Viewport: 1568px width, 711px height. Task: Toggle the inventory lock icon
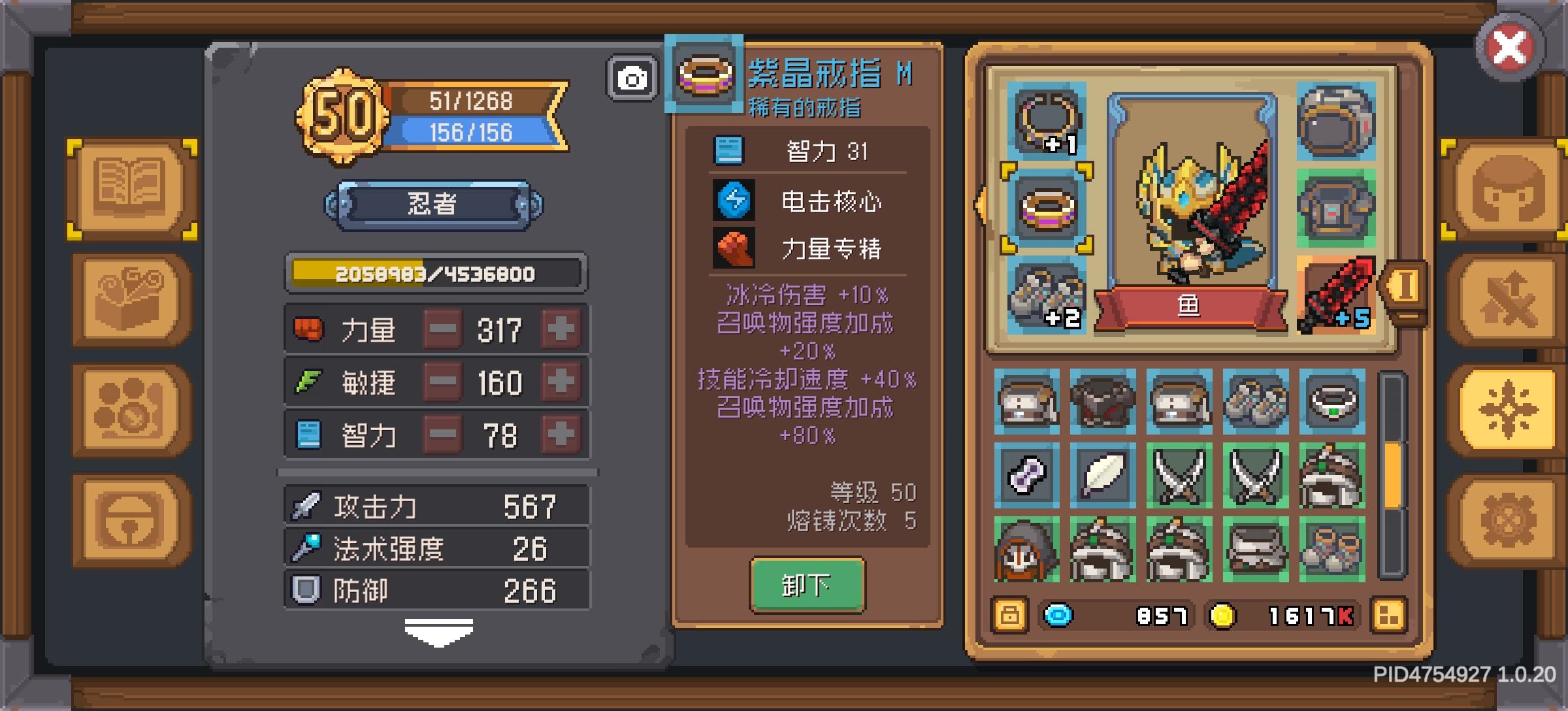1009,614
